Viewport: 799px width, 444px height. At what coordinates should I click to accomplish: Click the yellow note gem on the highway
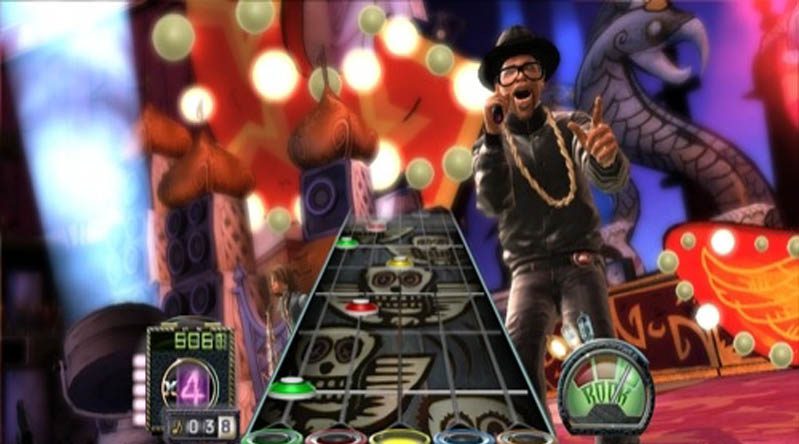(x=400, y=263)
